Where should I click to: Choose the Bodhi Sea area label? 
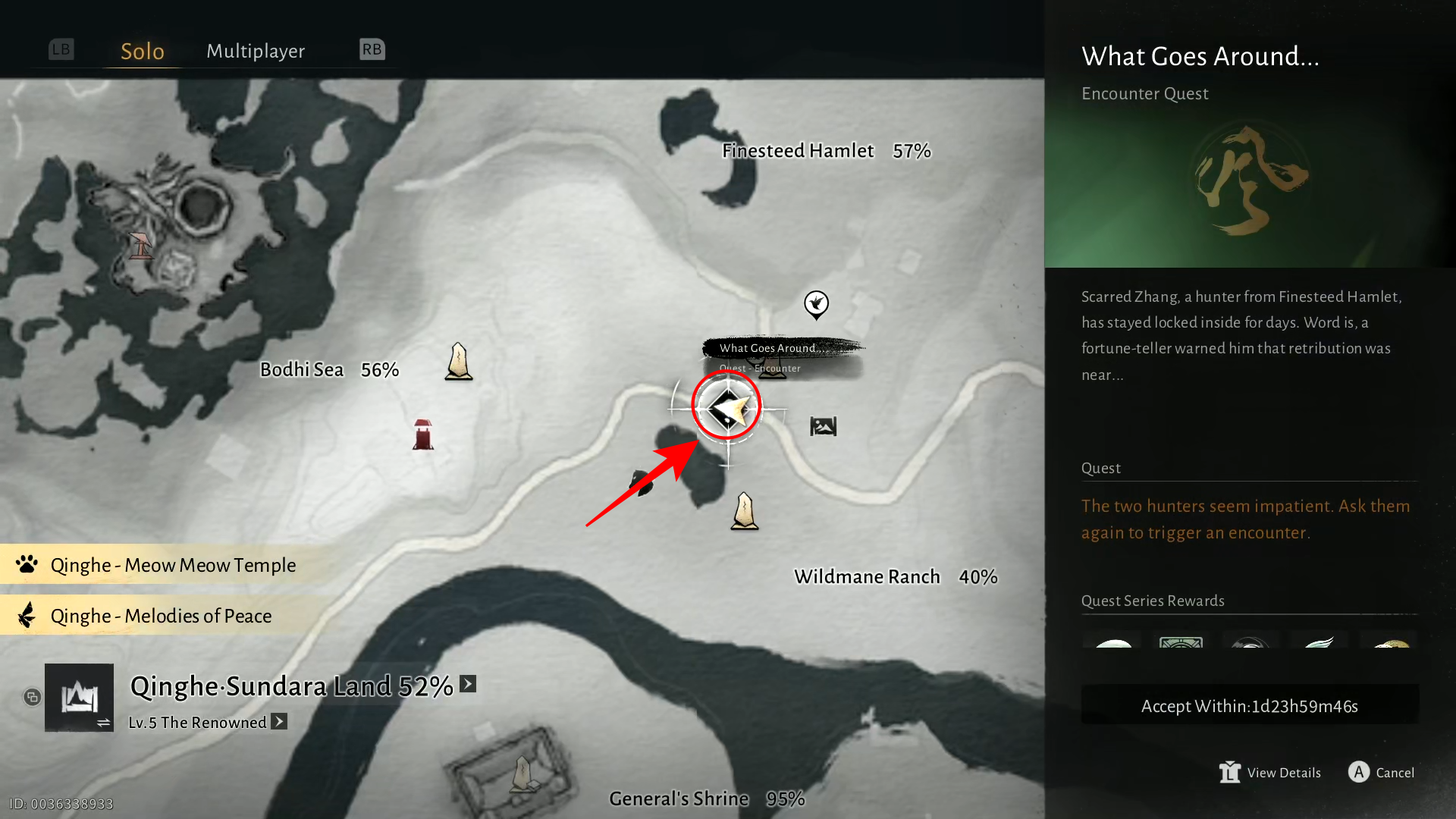302,370
